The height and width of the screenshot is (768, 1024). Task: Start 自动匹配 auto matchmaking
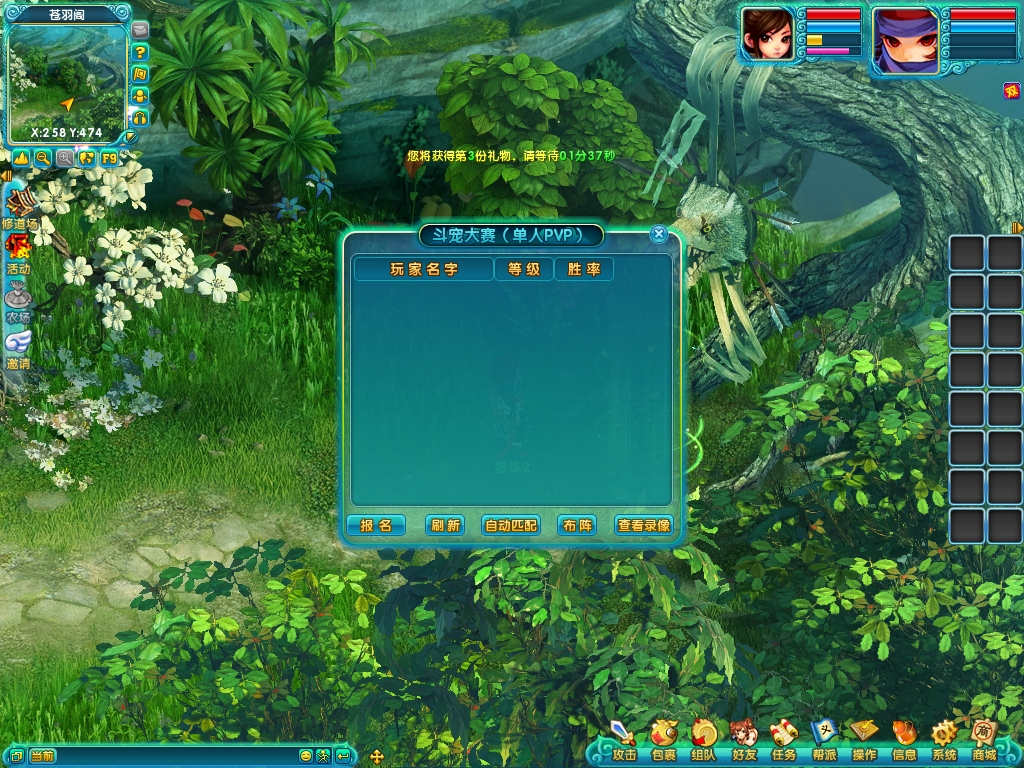pyautogui.click(x=510, y=525)
